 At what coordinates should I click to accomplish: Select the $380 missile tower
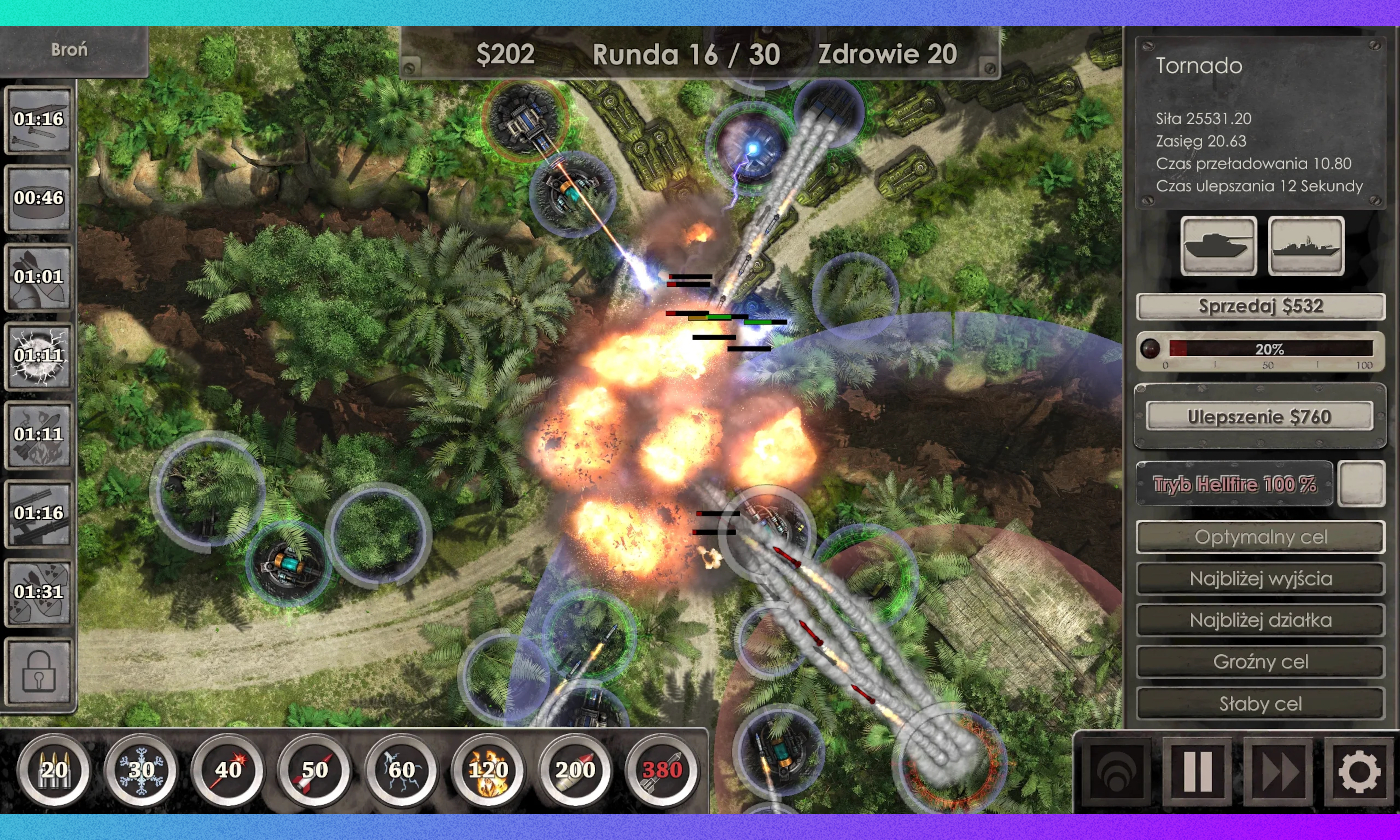pyautogui.click(x=661, y=770)
